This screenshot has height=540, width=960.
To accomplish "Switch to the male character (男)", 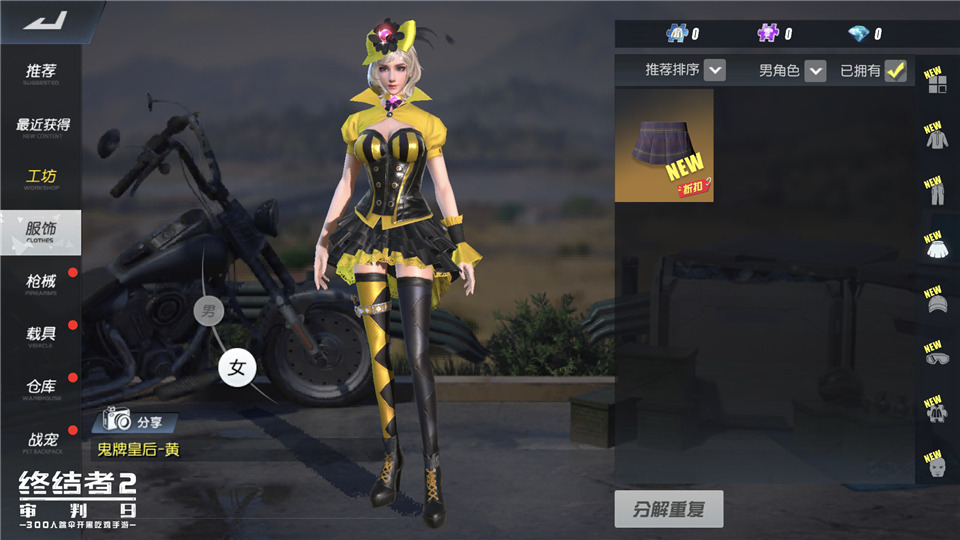I will [x=208, y=311].
